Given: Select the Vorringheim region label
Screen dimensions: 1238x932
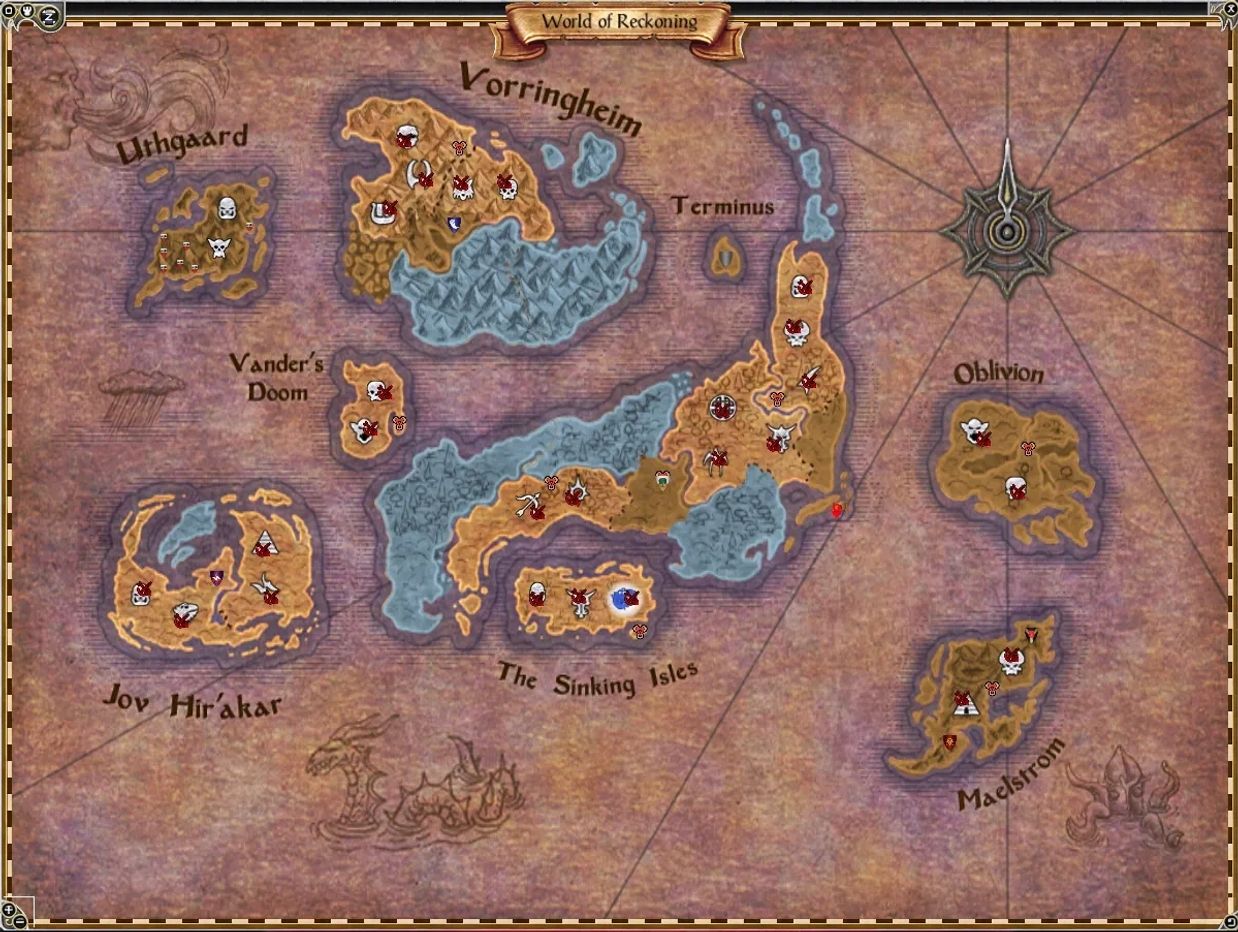Looking at the screenshot, I should [550, 98].
